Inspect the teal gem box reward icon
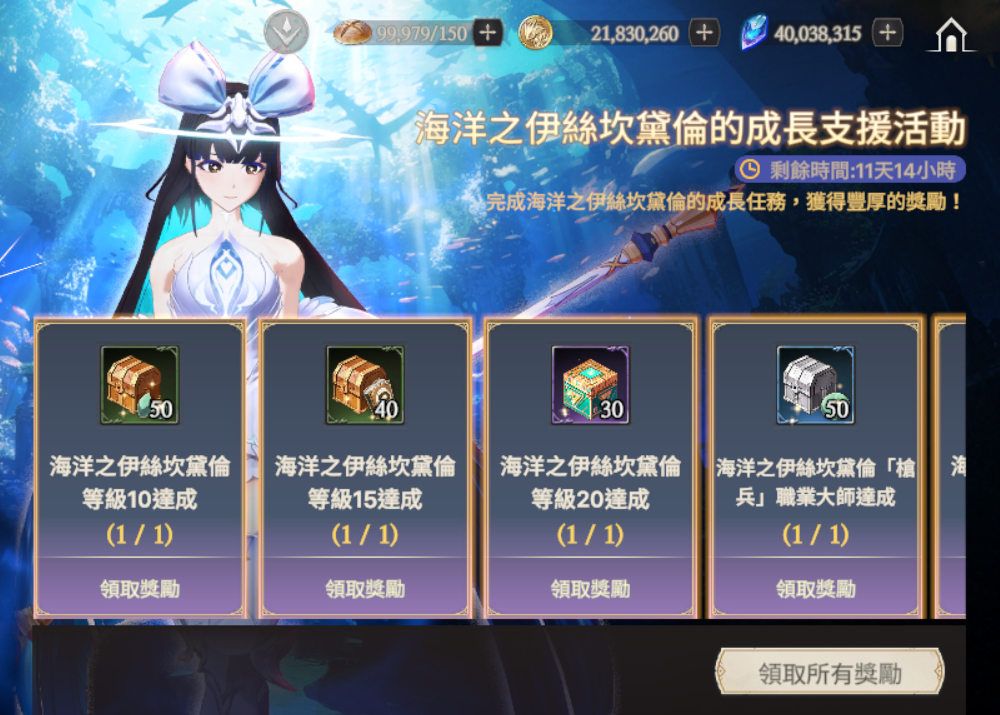Screen dimensions: 1000x715 [590, 386]
